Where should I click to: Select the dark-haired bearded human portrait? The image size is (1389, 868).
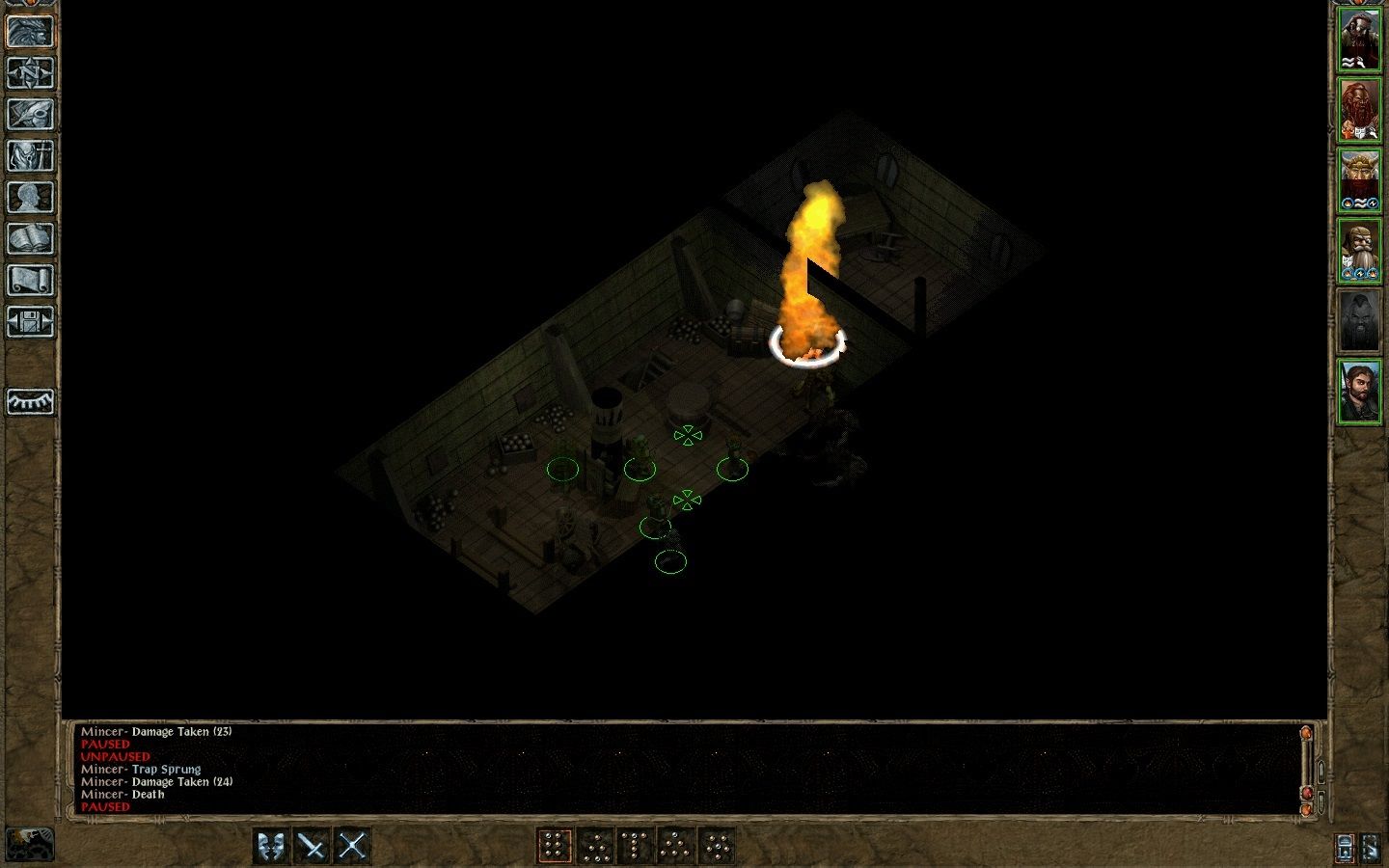point(1360,392)
